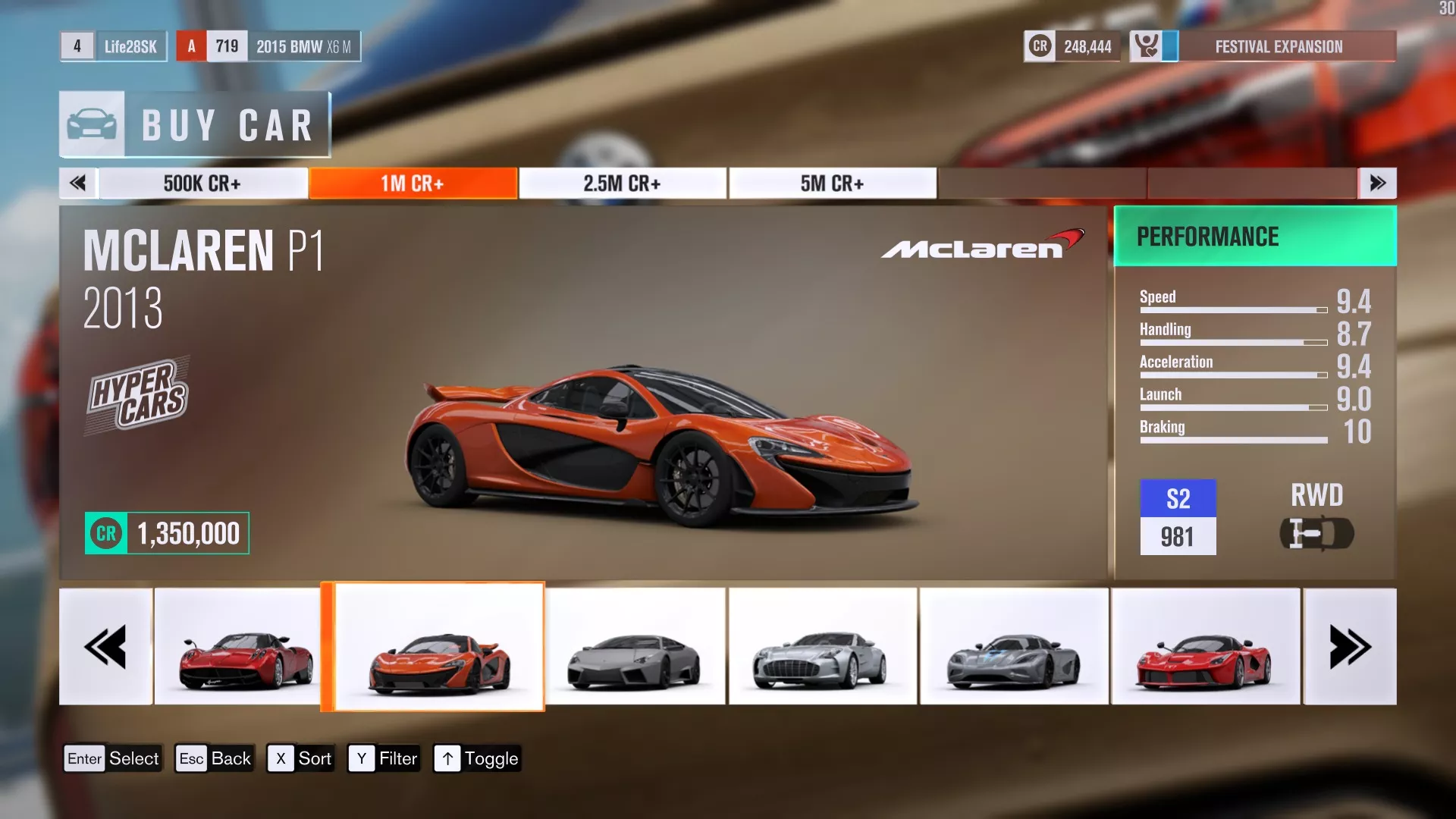Image resolution: width=1456 pixels, height=819 pixels.
Task: Click the A class rating badge
Action: coord(191,45)
